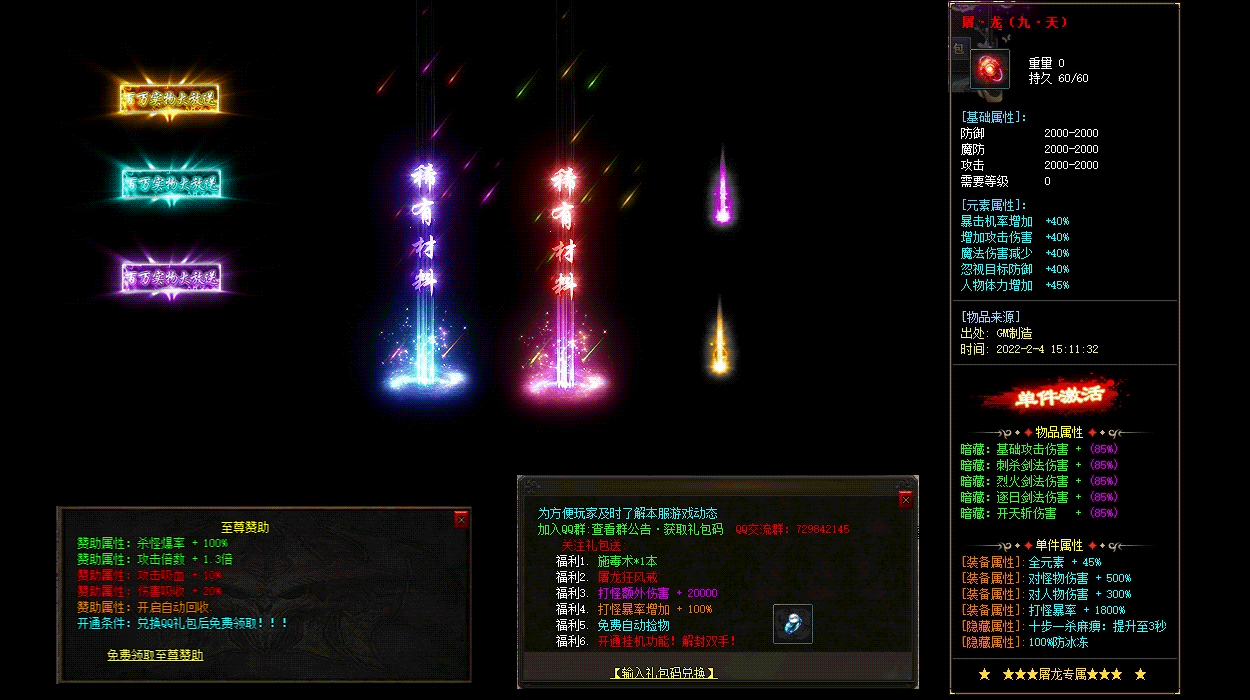Open the 输入礼包码兑换 gift code redemption
The image size is (1250, 700).
[x=664, y=673]
